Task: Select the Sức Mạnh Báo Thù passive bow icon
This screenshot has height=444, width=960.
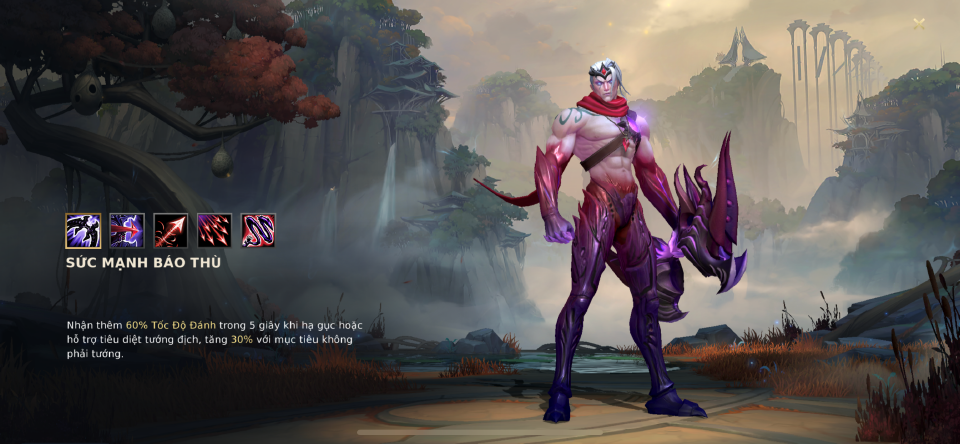Action: tap(83, 231)
